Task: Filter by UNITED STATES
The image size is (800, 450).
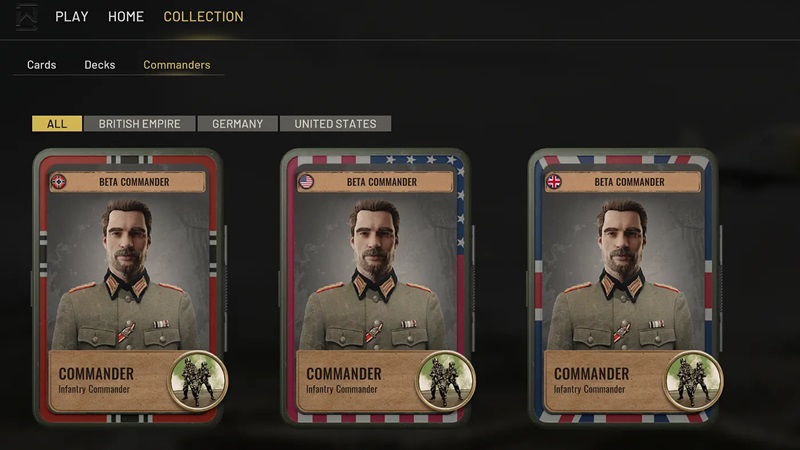Action: 336,124
